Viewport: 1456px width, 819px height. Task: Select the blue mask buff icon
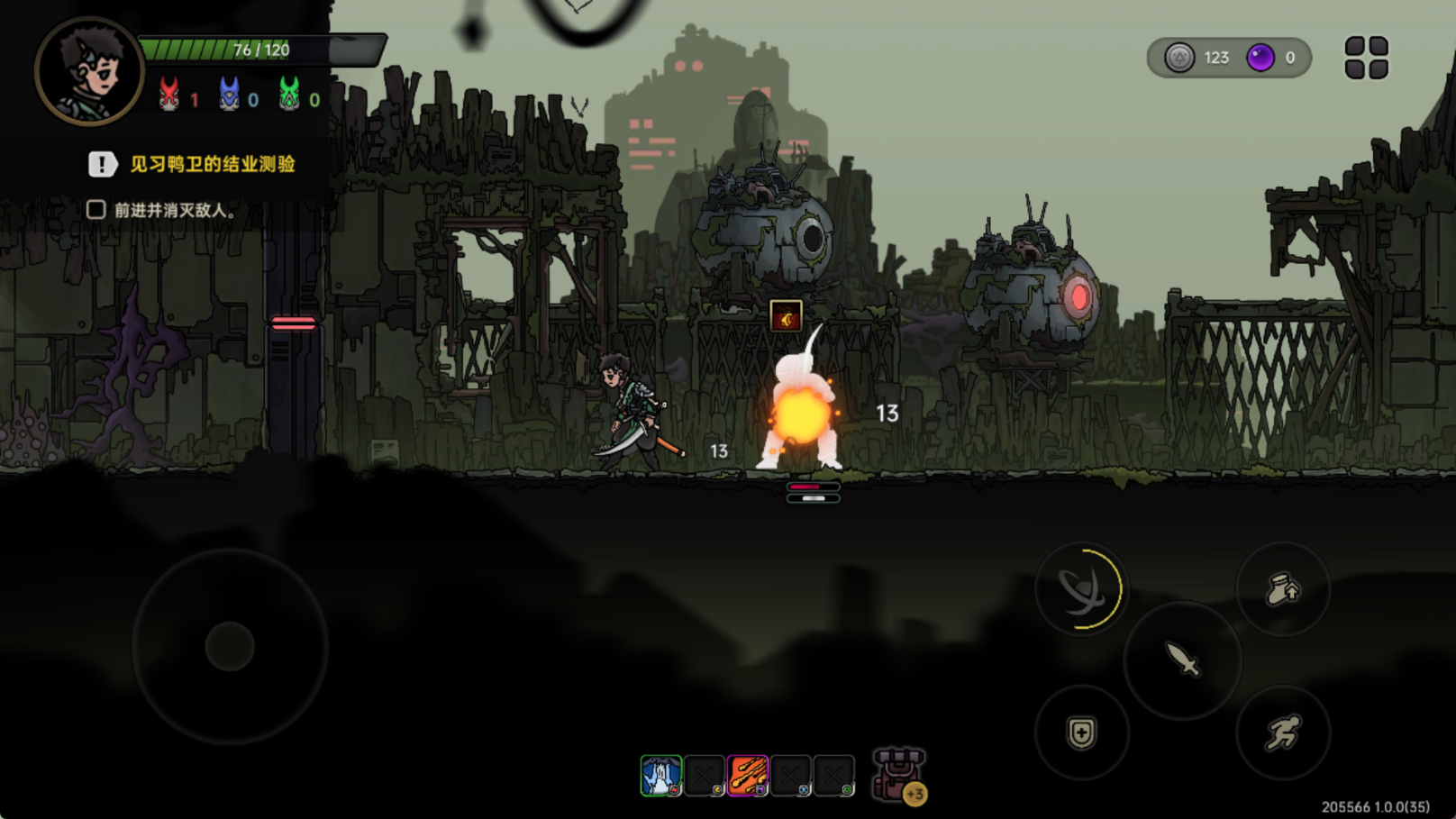click(230, 94)
